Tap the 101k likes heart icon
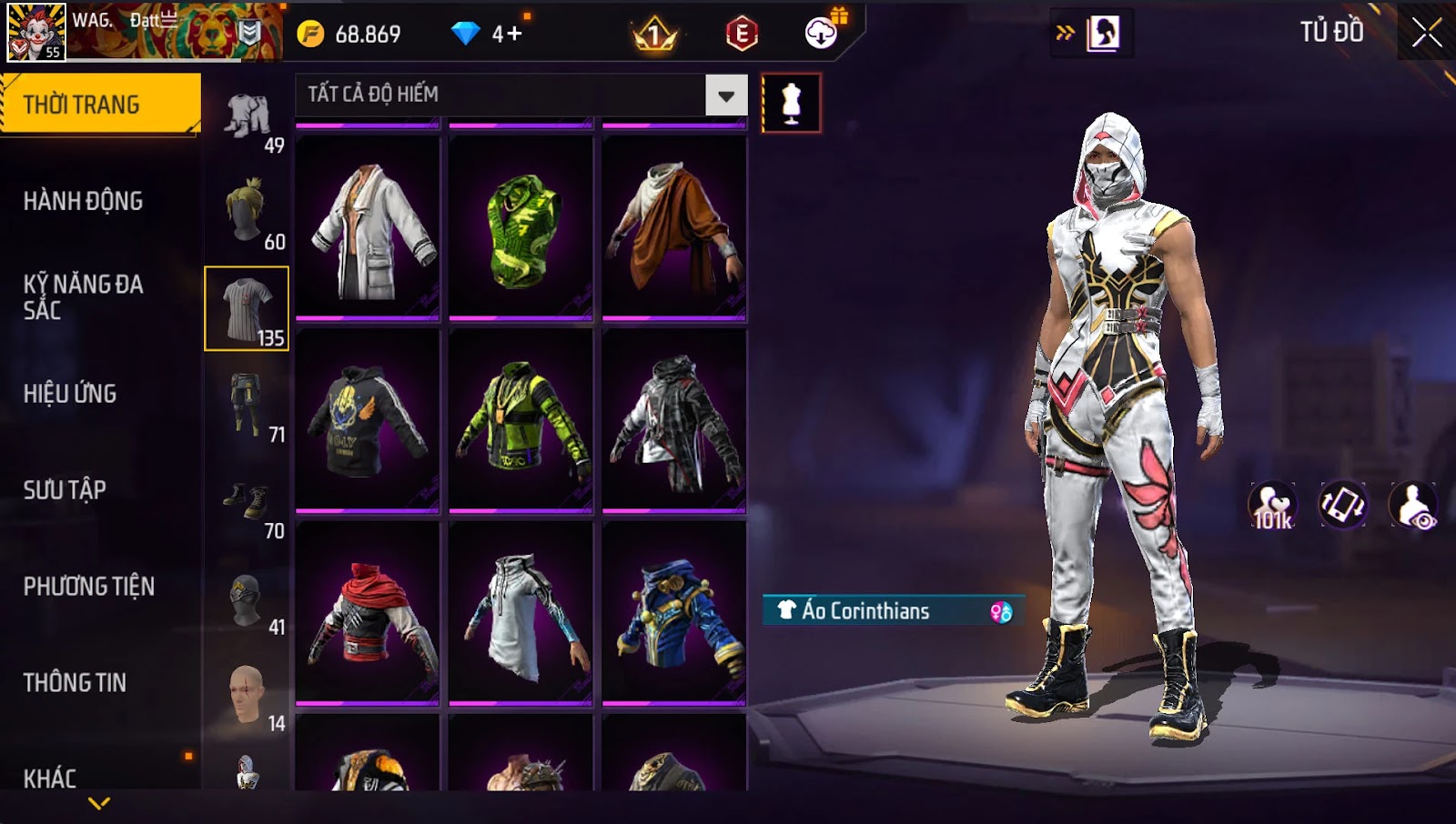Screen dimensions: 1456x824 [x=1272, y=506]
